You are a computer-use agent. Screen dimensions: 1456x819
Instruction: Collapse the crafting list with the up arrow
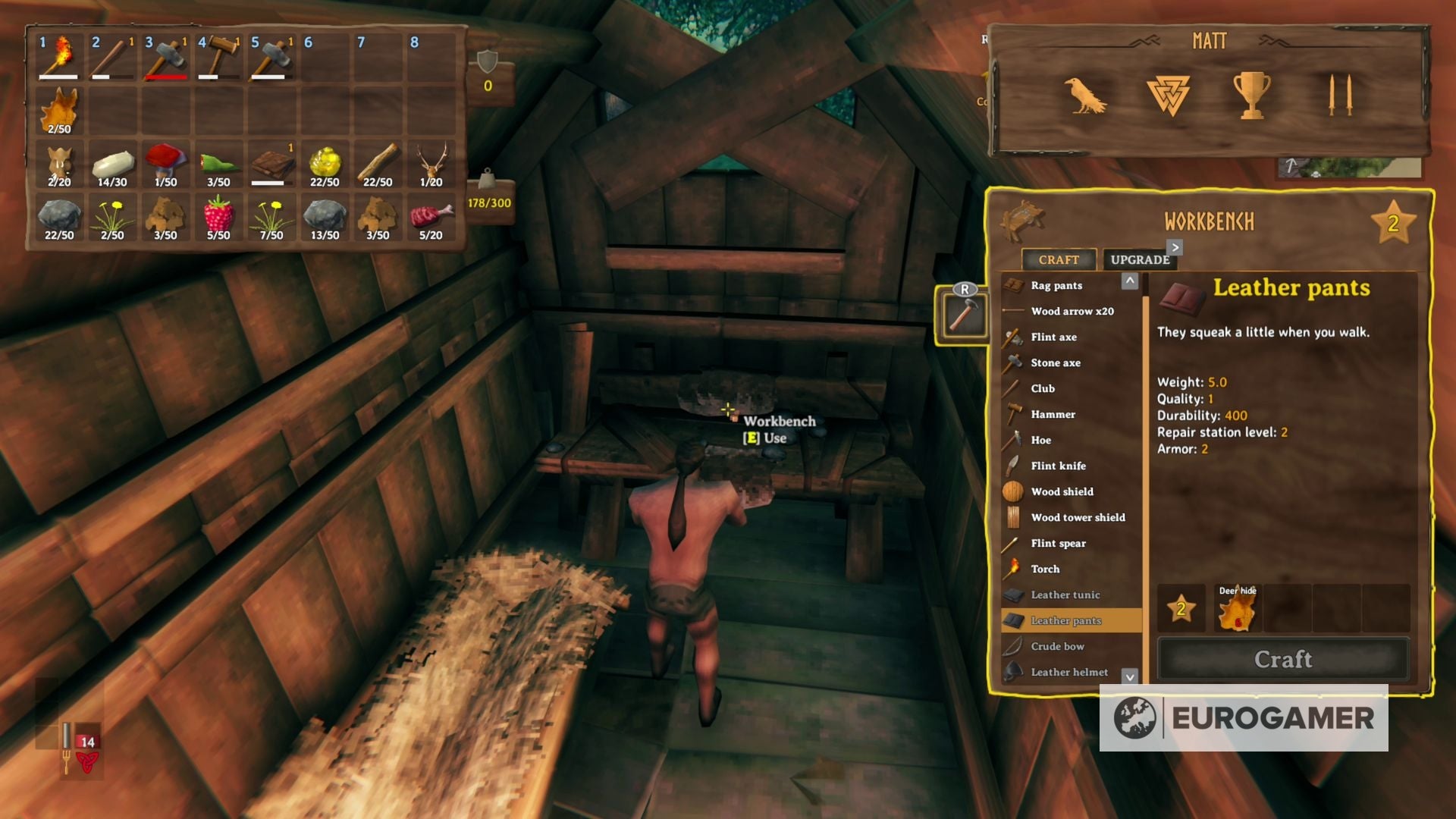tap(1131, 282)
